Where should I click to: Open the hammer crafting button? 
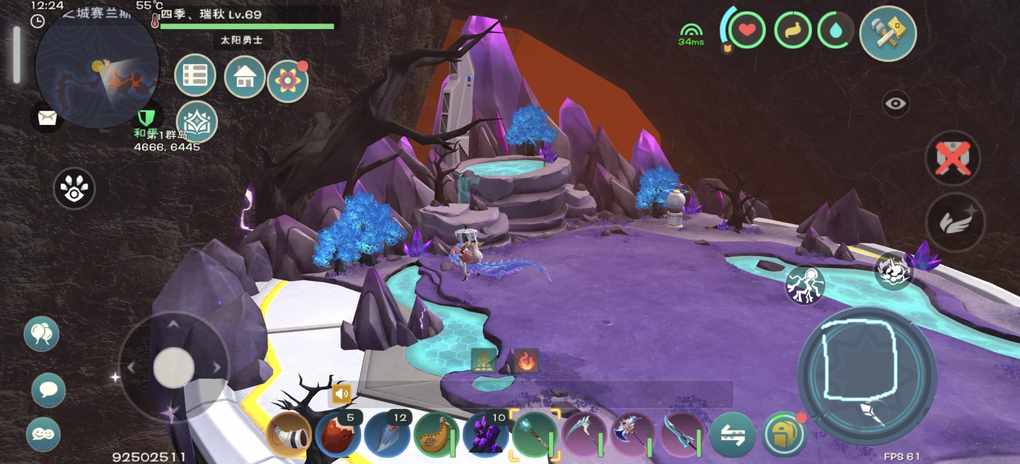887,33
